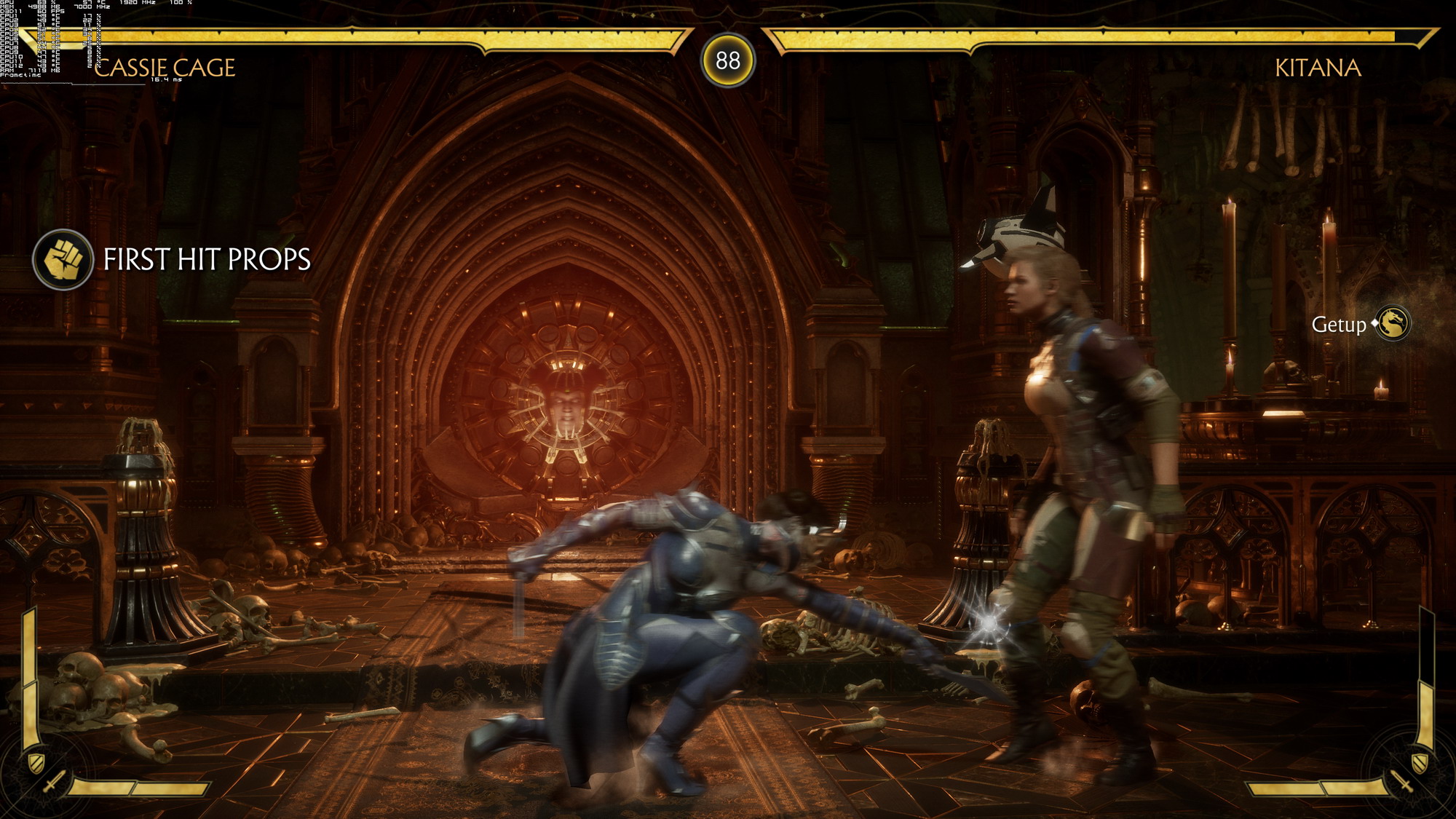
Task: Click the First Hit Props fist icon
Action: tap(63, 260)
